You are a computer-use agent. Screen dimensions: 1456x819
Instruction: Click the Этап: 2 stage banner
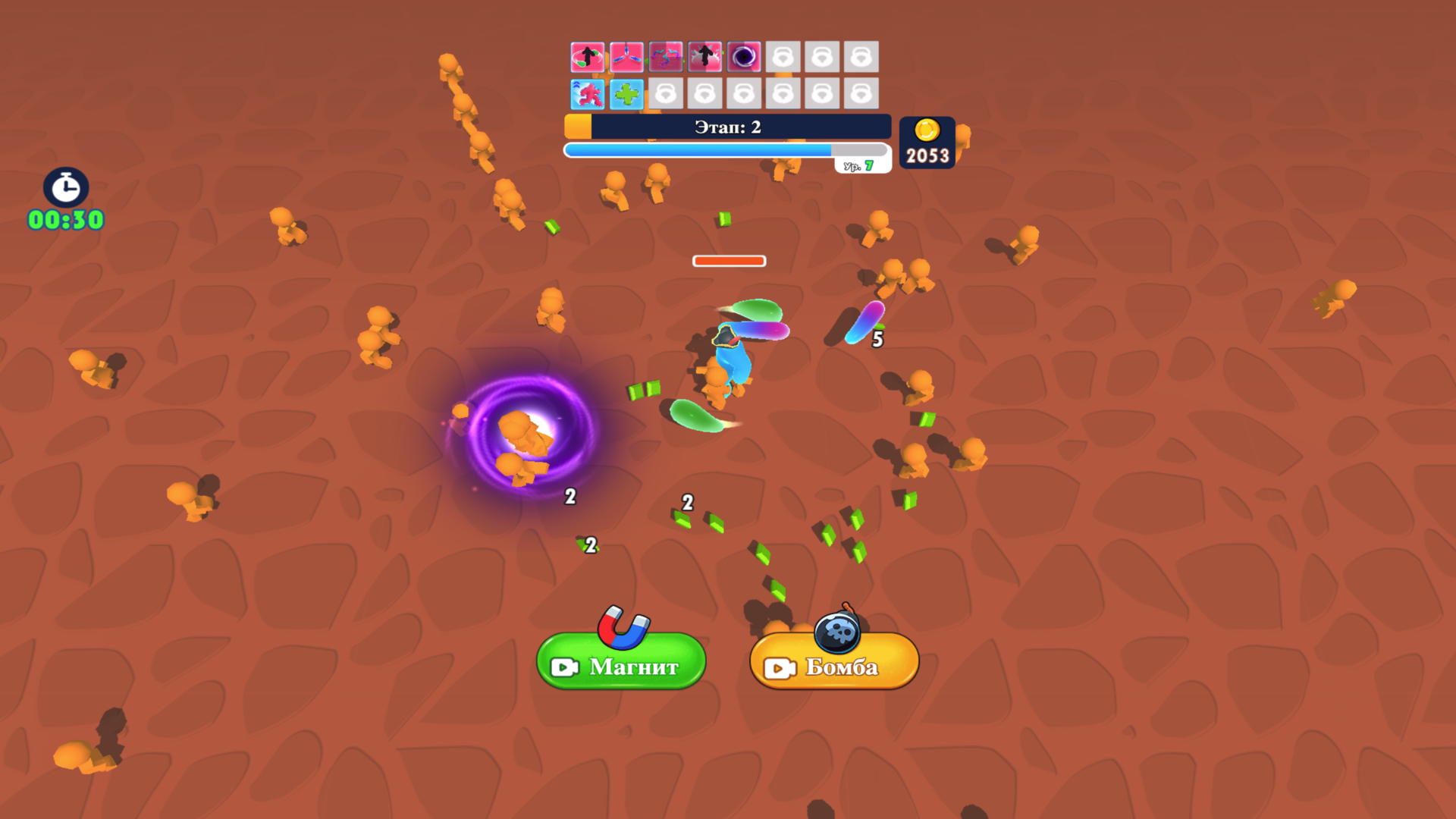726,127
